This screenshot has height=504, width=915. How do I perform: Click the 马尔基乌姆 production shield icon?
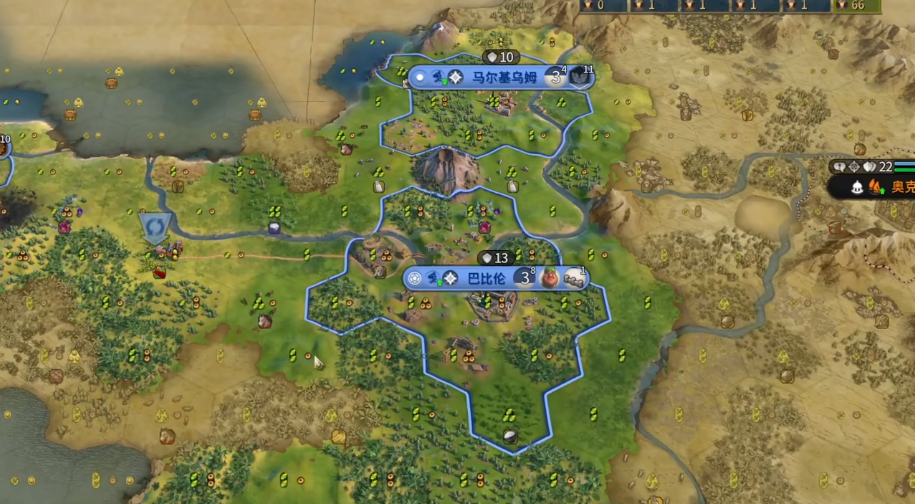[x=581, y=77]
